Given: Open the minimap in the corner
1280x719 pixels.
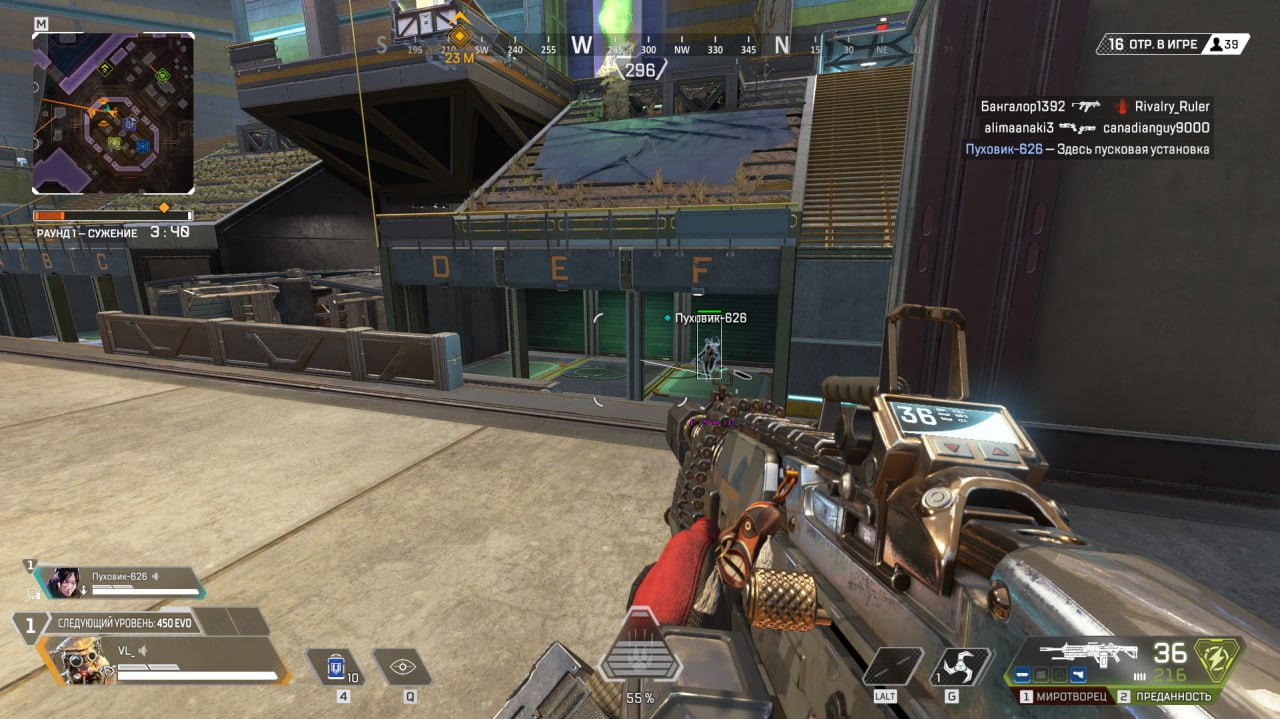Looking at the screenshot, I should (113, 112).
